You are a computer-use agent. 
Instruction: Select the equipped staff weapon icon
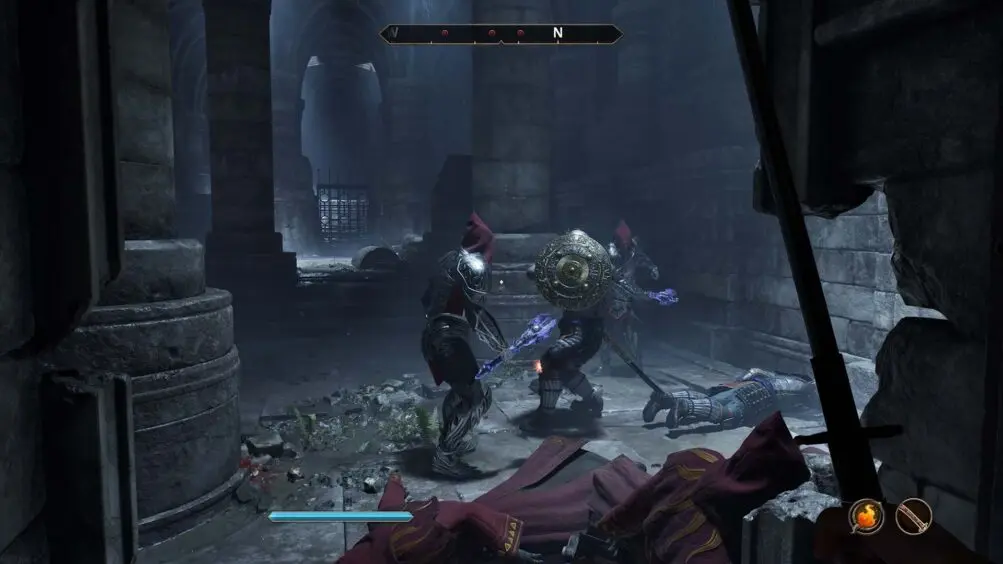[x=913, y=516]
